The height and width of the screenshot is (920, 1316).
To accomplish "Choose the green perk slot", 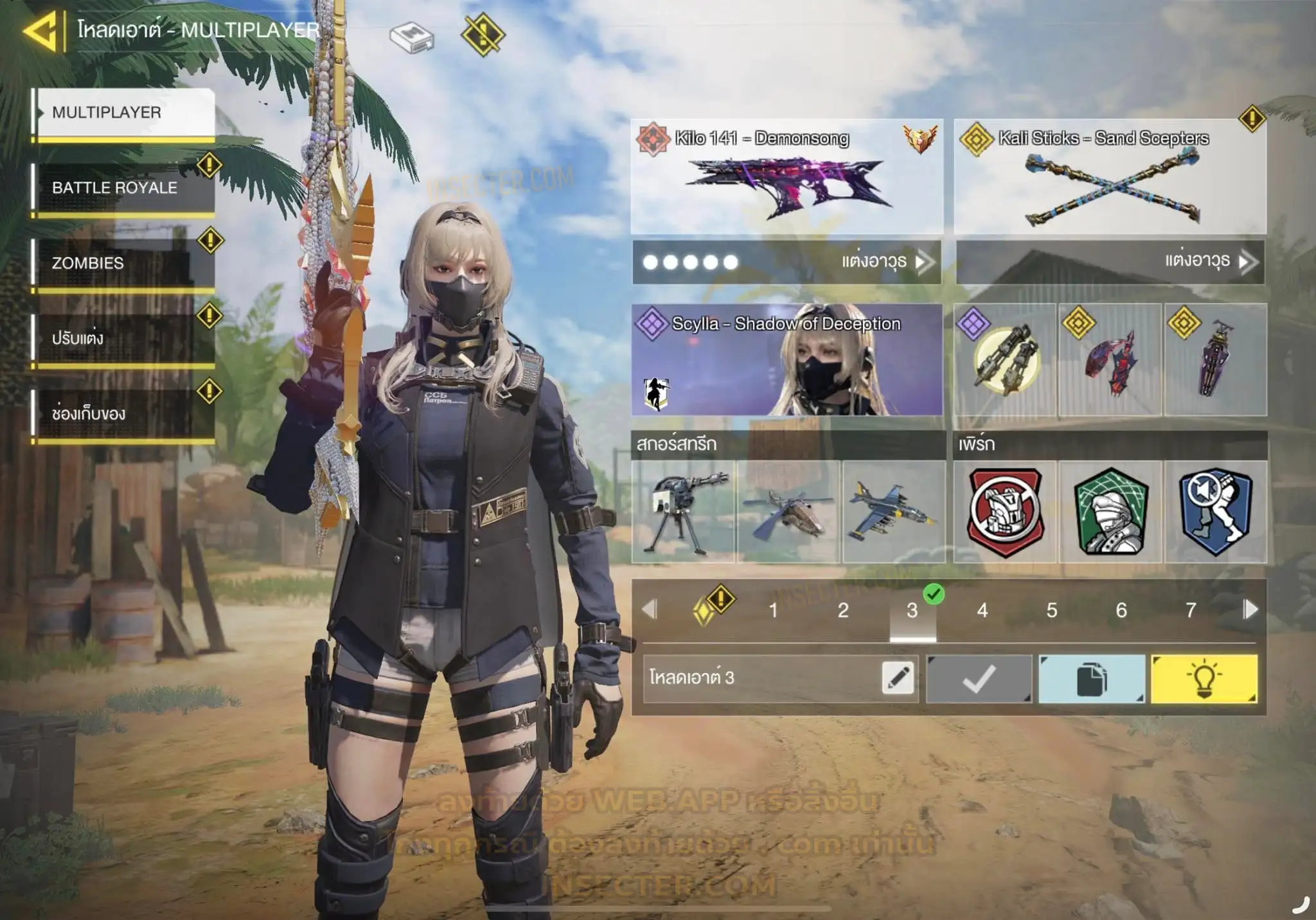I will (1110, 512).
